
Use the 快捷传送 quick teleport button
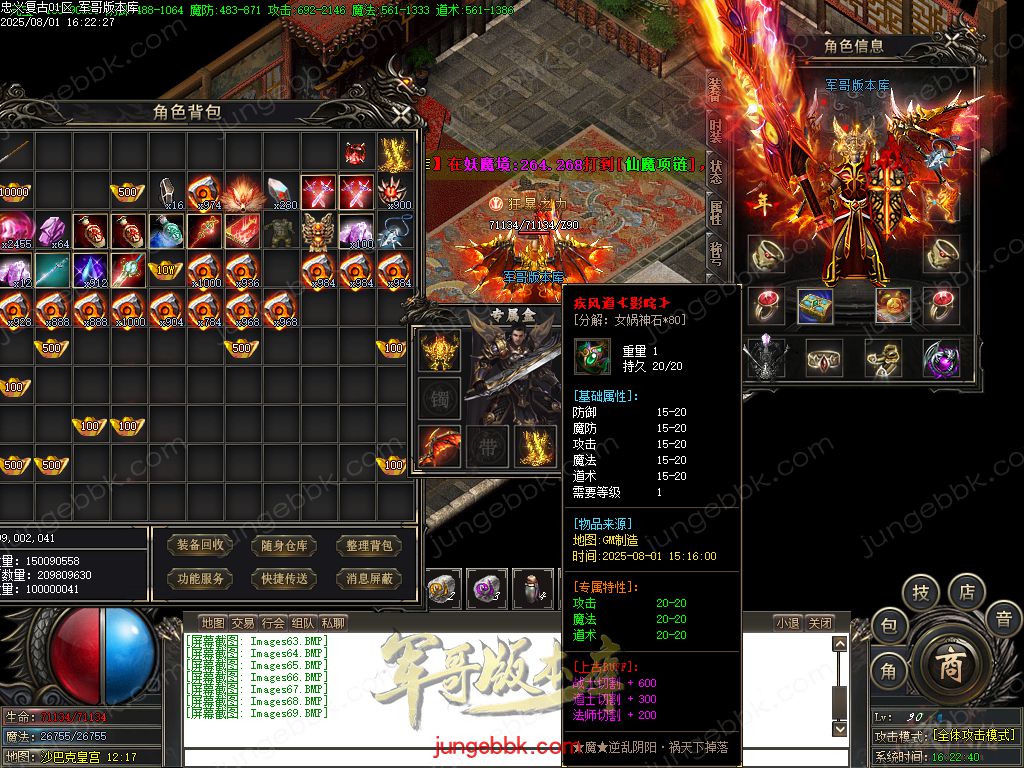[284, 579]
